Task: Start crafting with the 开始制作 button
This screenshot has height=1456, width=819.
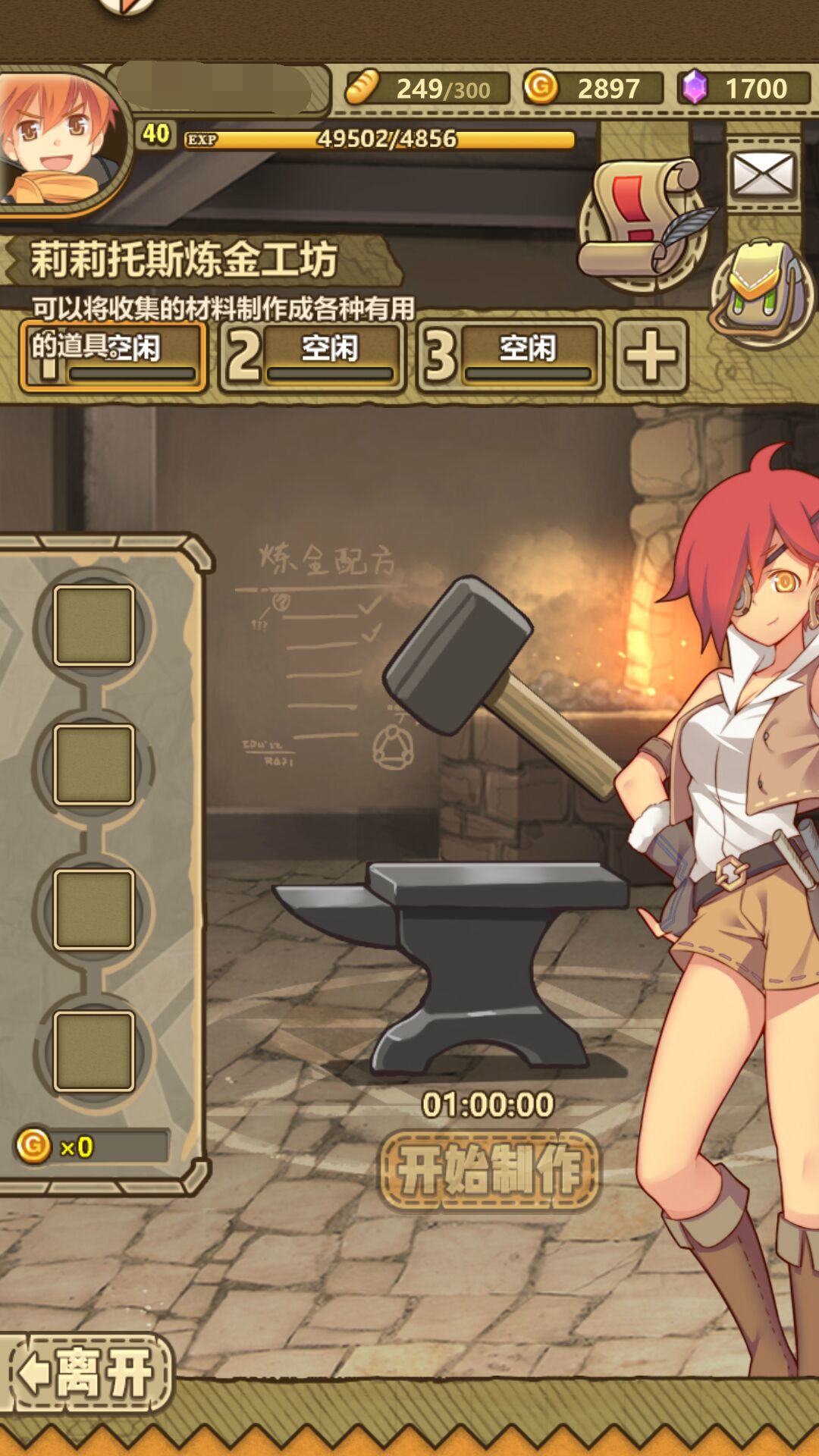Action: click(489, 1170)
